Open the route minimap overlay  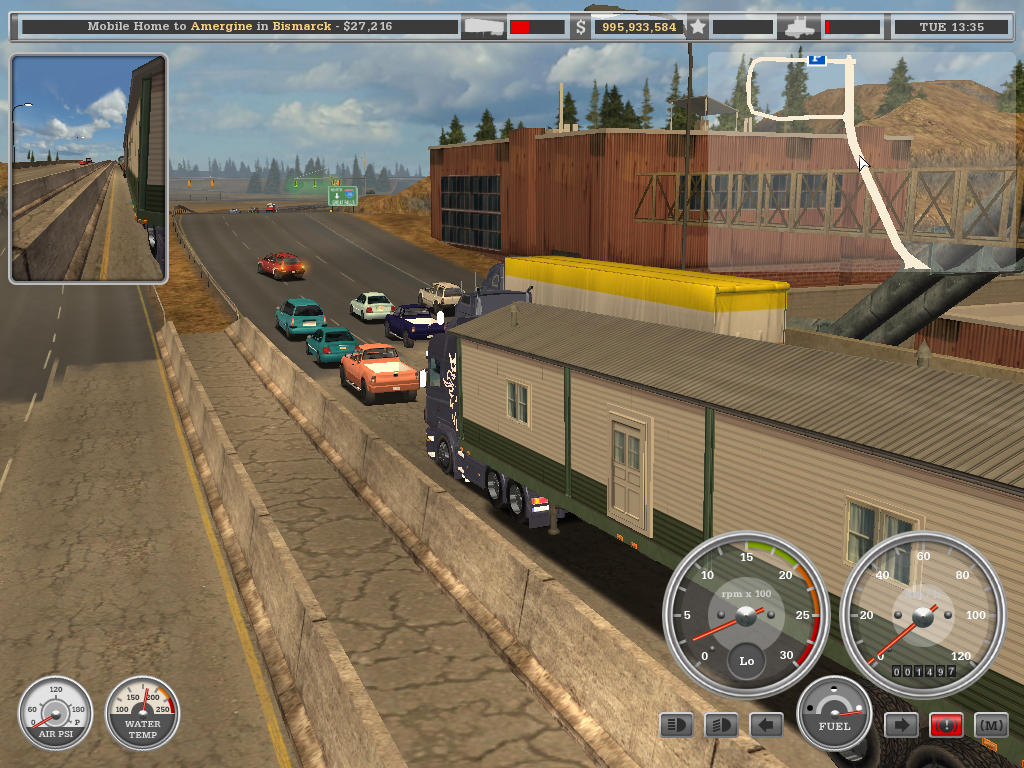[x=858, y=160]
